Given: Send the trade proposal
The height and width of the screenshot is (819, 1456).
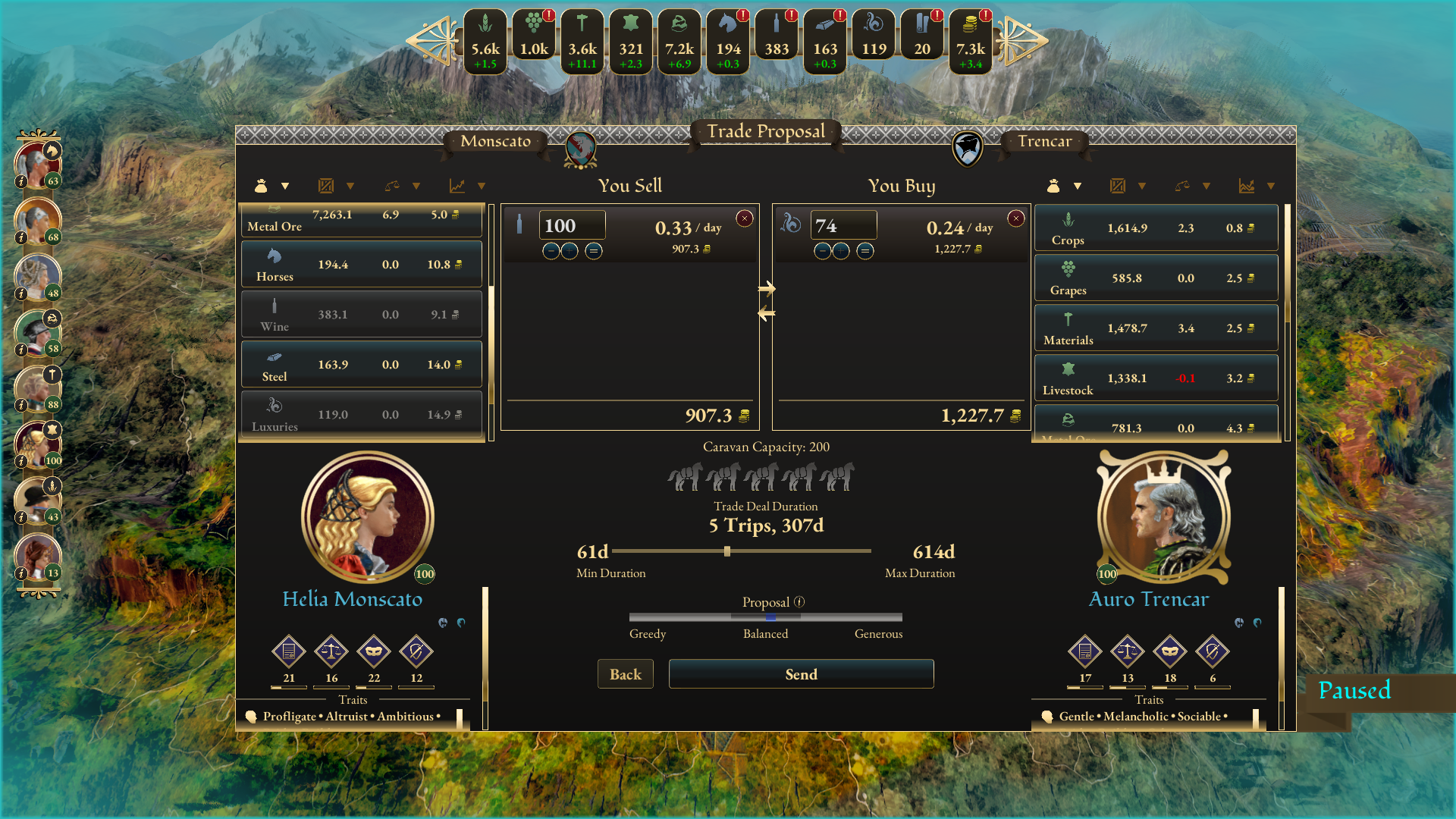Looking at the screenshot, I should pos(801,674).
